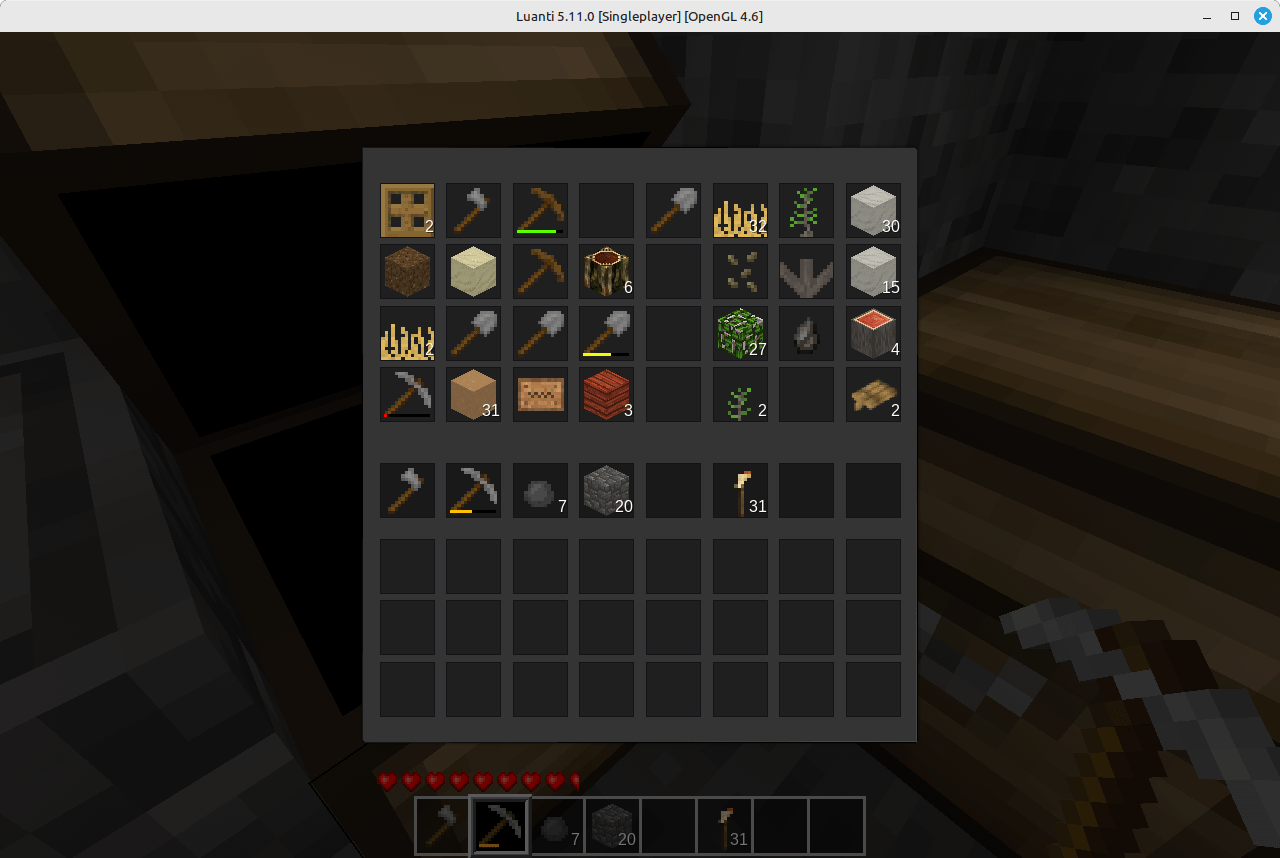Viewport: 1280px width, 858px height.
Task: Select the stone axe in the inventory
Action: click(473, 210)
